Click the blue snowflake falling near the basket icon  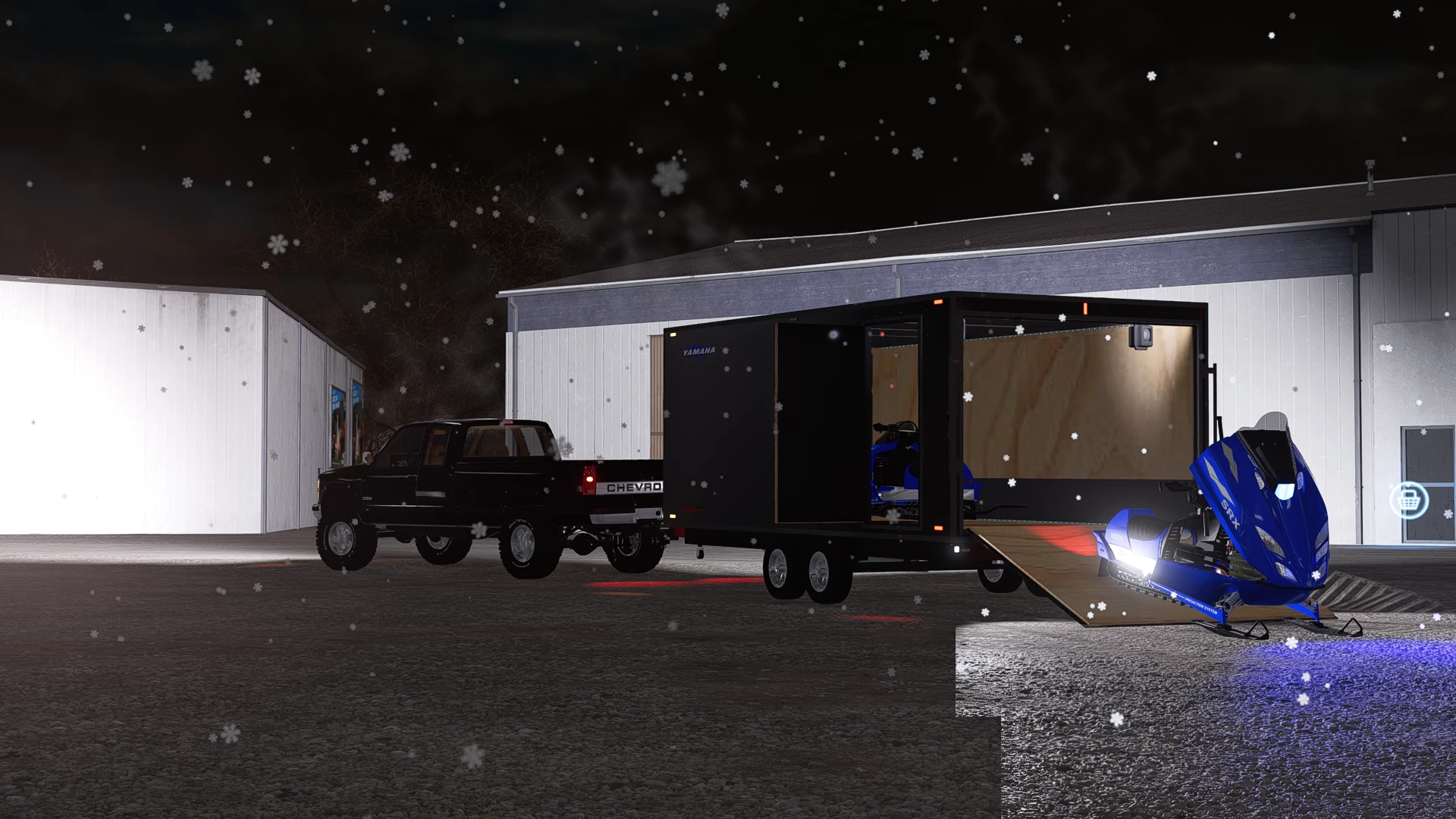1448,514
